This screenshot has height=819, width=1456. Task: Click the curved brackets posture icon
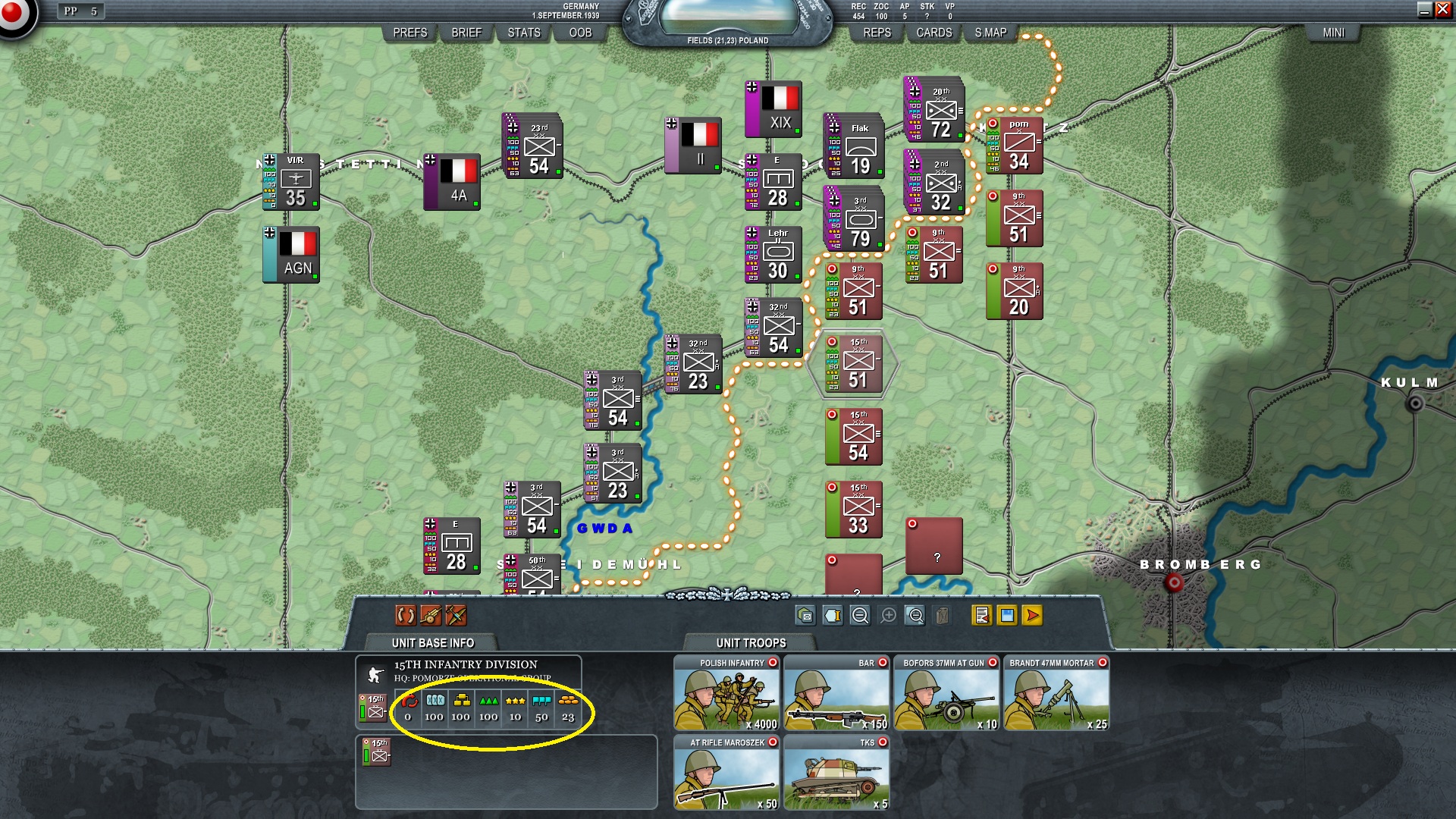tap(406, 617)
